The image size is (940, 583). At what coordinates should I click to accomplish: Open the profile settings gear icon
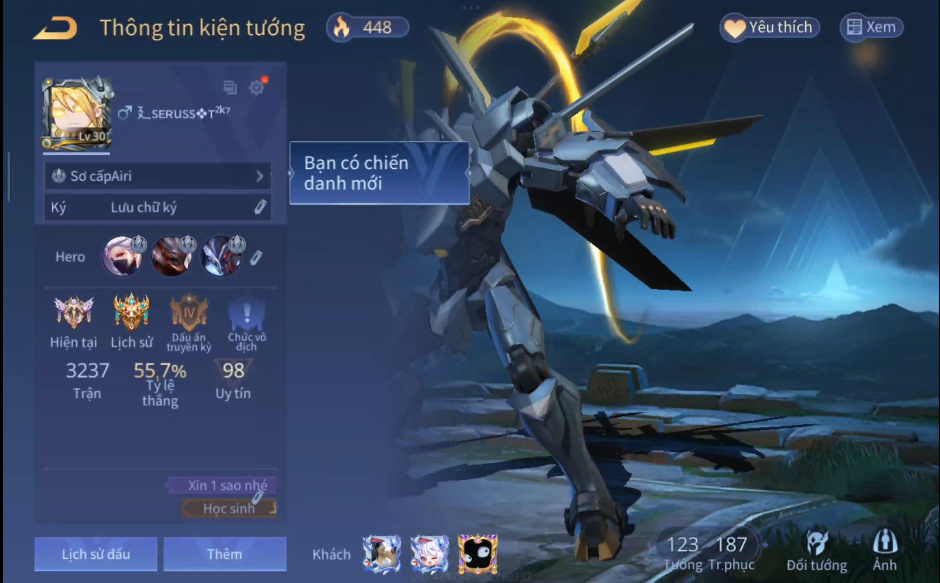click(x=257, y=87)
